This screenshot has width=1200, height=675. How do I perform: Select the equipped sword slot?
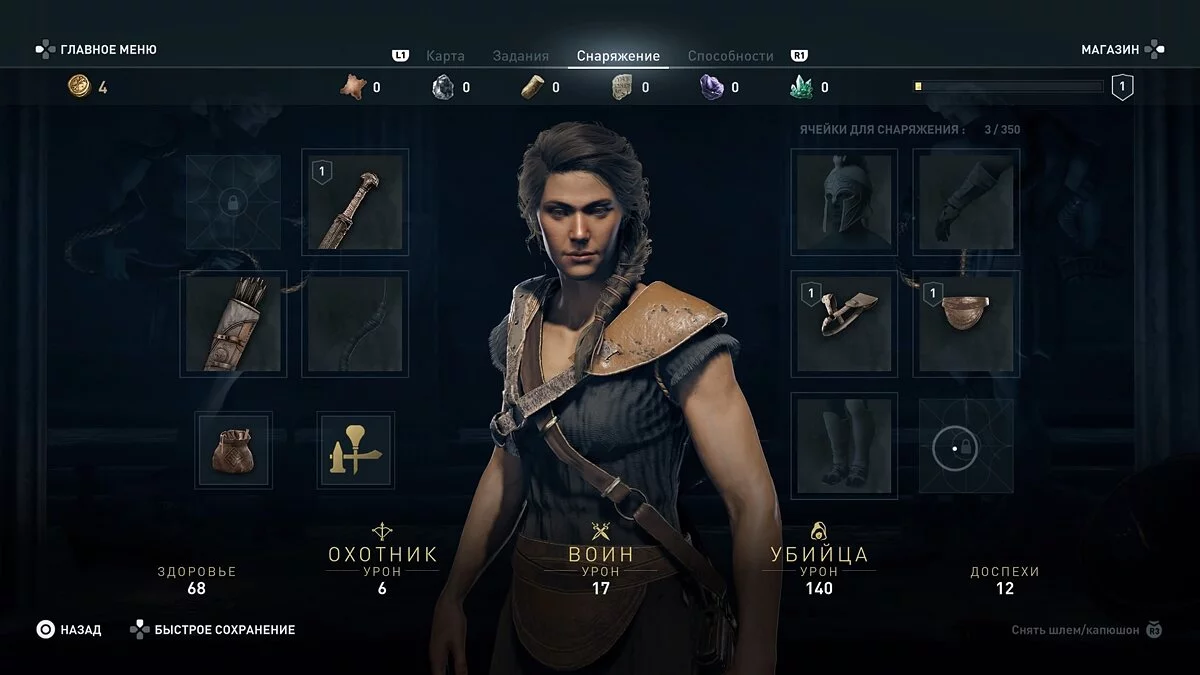(355, 203)
